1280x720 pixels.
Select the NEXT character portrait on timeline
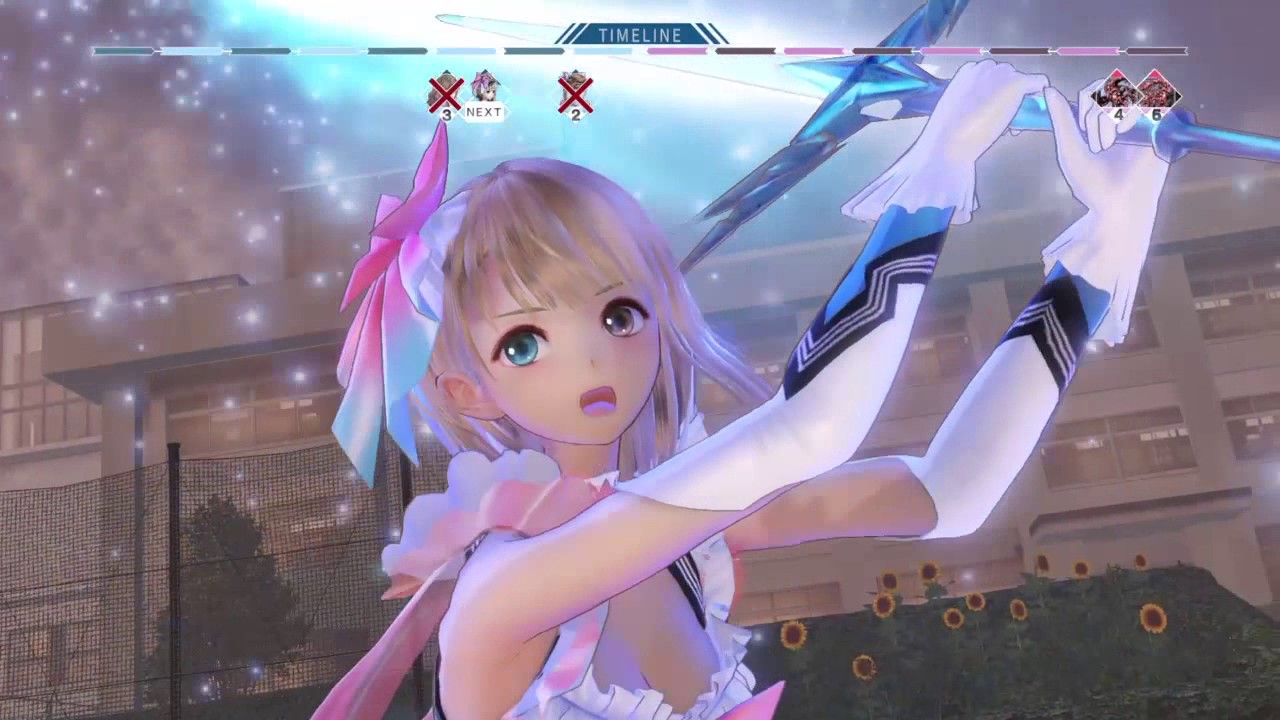[485, 90]
